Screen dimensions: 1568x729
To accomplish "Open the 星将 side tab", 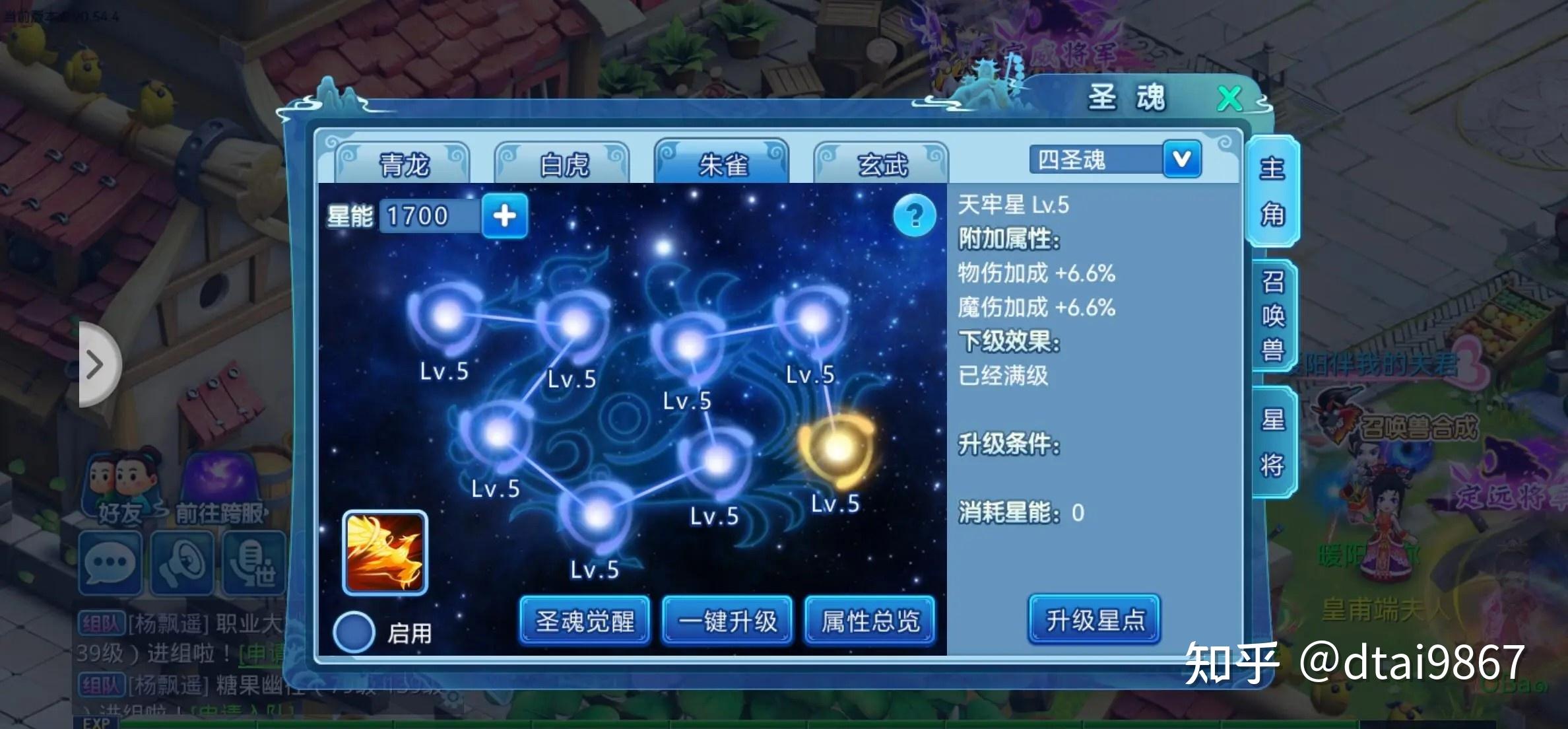I will (x=1272, y=442).
